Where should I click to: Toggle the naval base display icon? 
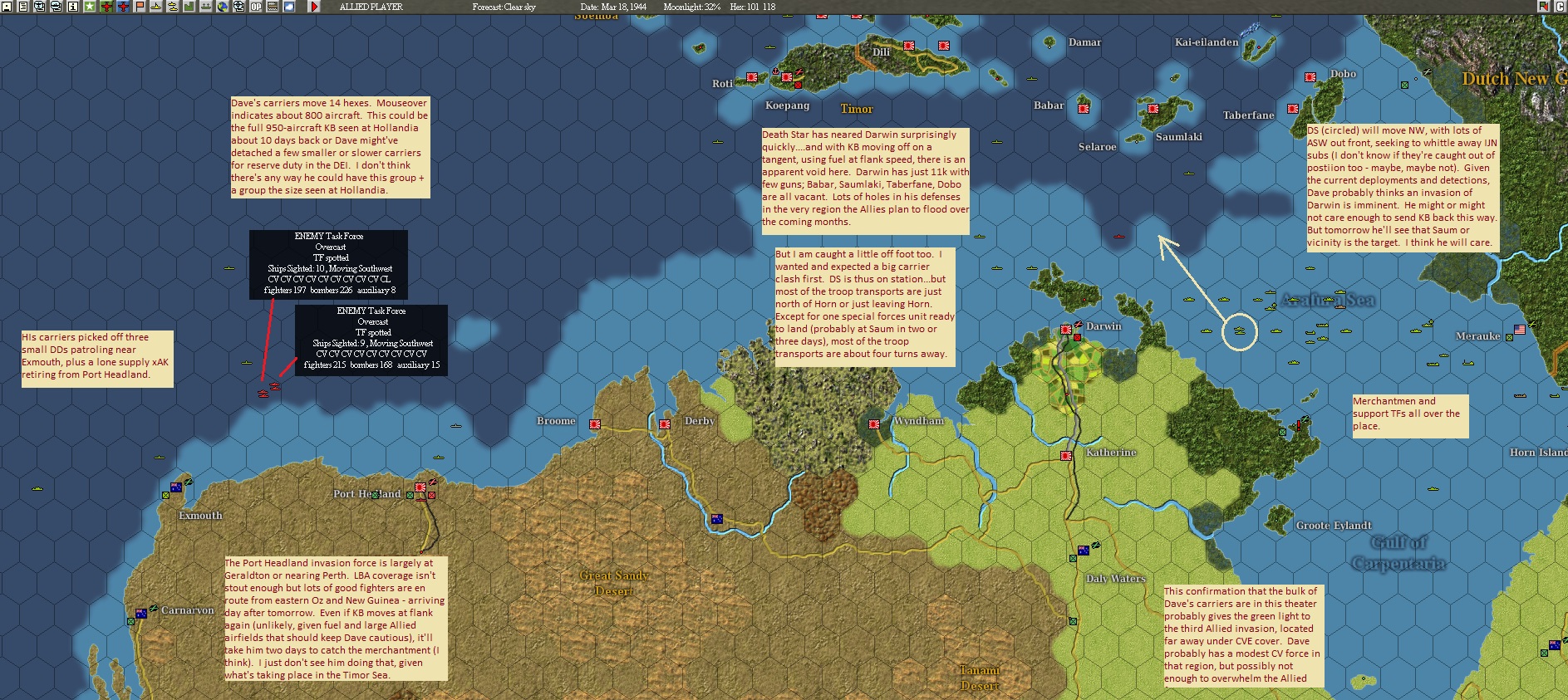pyautogui.click(x=204, y=6)
